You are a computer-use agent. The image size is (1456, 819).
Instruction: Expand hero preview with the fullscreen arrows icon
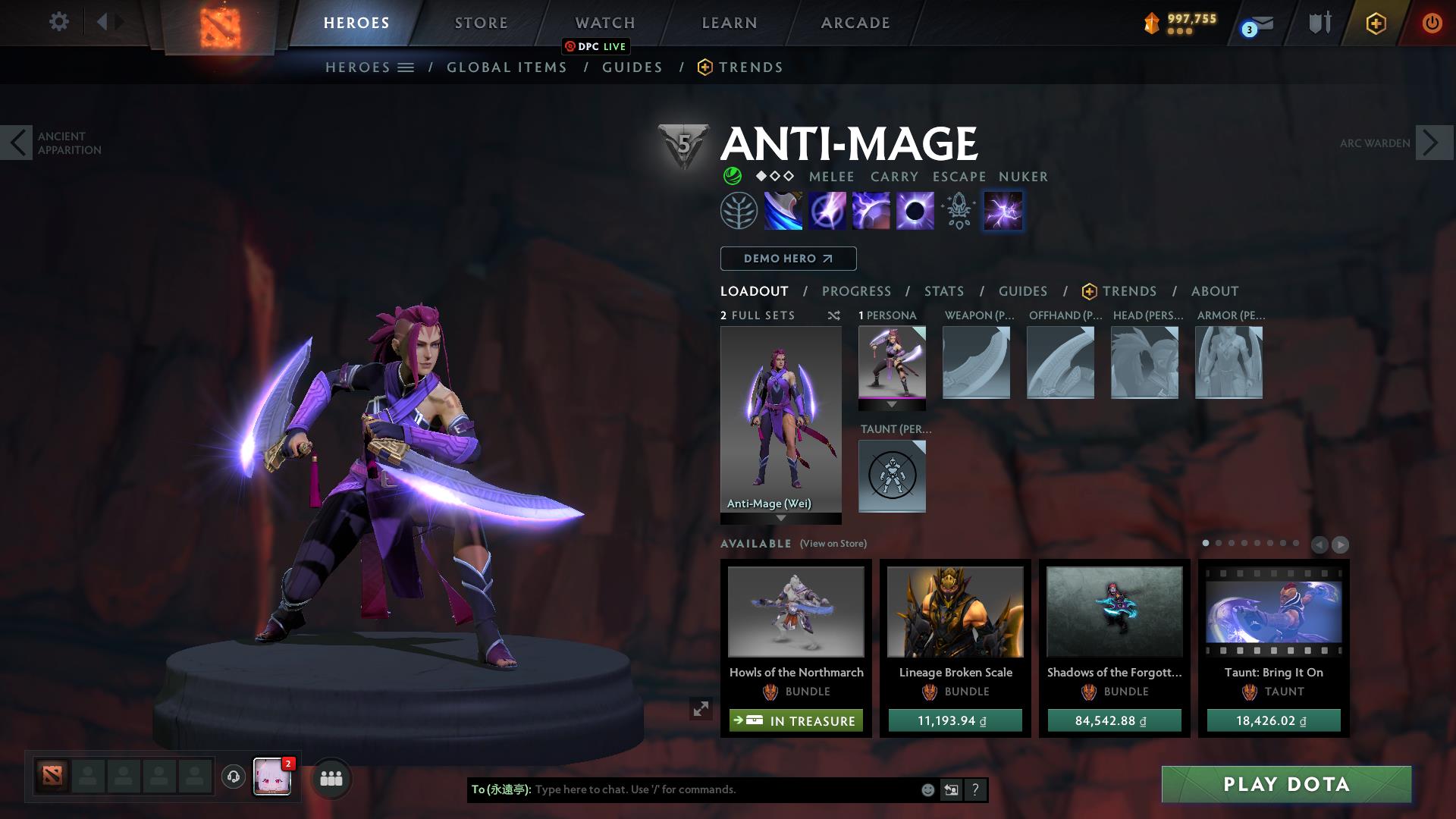pos(701,711)
